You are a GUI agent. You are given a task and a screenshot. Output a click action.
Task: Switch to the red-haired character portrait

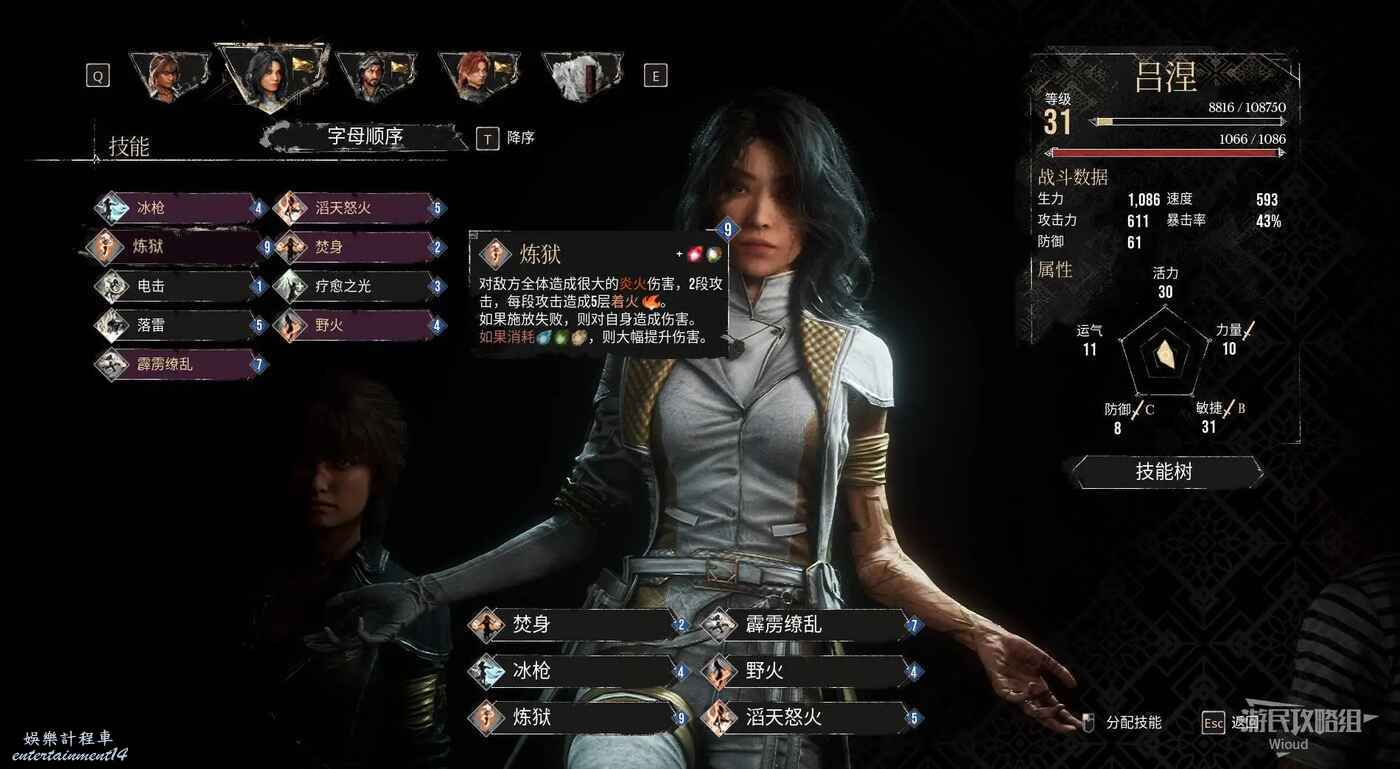coord(476,75)
